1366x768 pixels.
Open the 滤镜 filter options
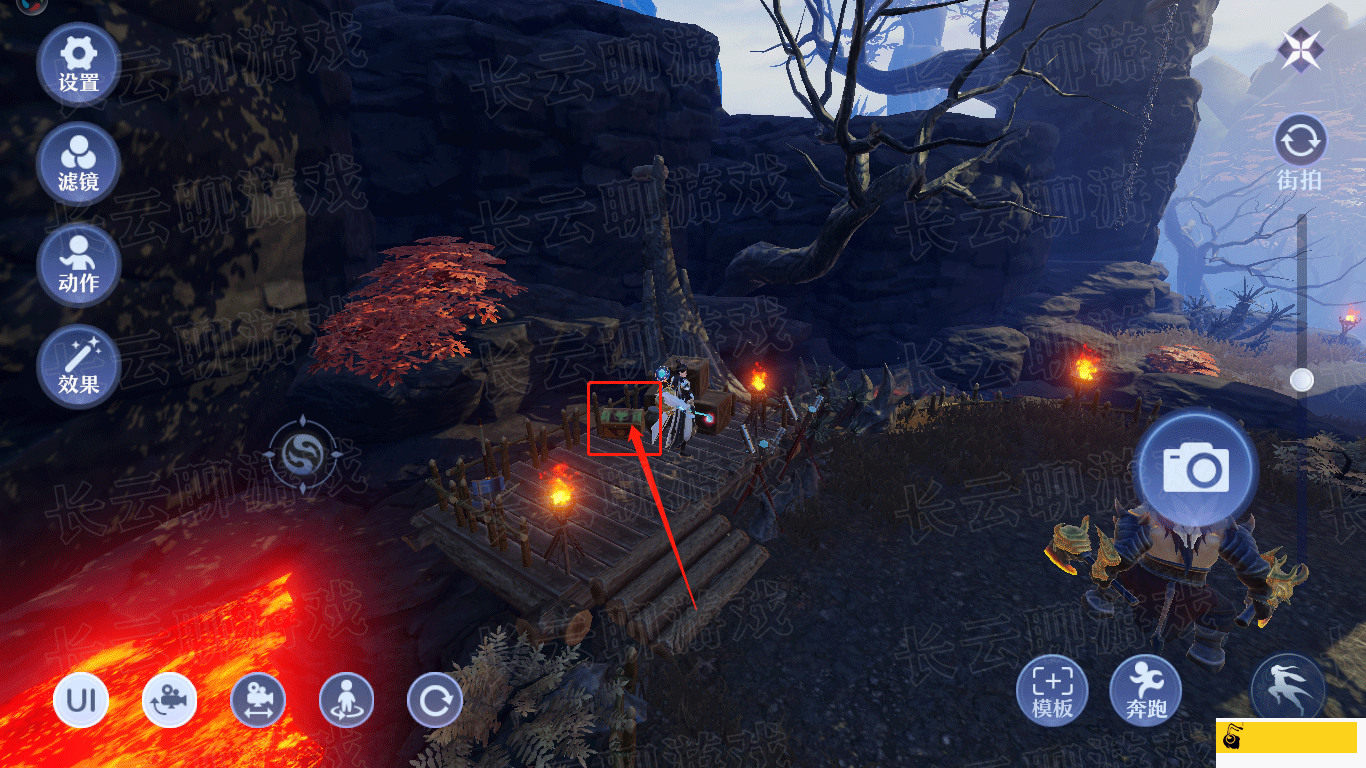click(78, 164)
